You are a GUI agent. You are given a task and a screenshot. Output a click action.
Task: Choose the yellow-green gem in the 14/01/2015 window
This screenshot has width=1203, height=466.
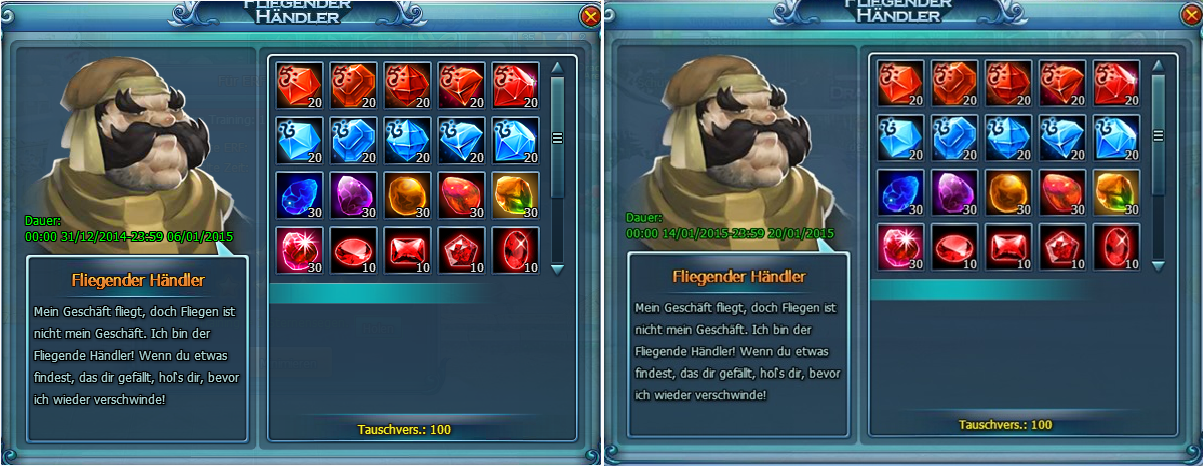point(1117,192)
